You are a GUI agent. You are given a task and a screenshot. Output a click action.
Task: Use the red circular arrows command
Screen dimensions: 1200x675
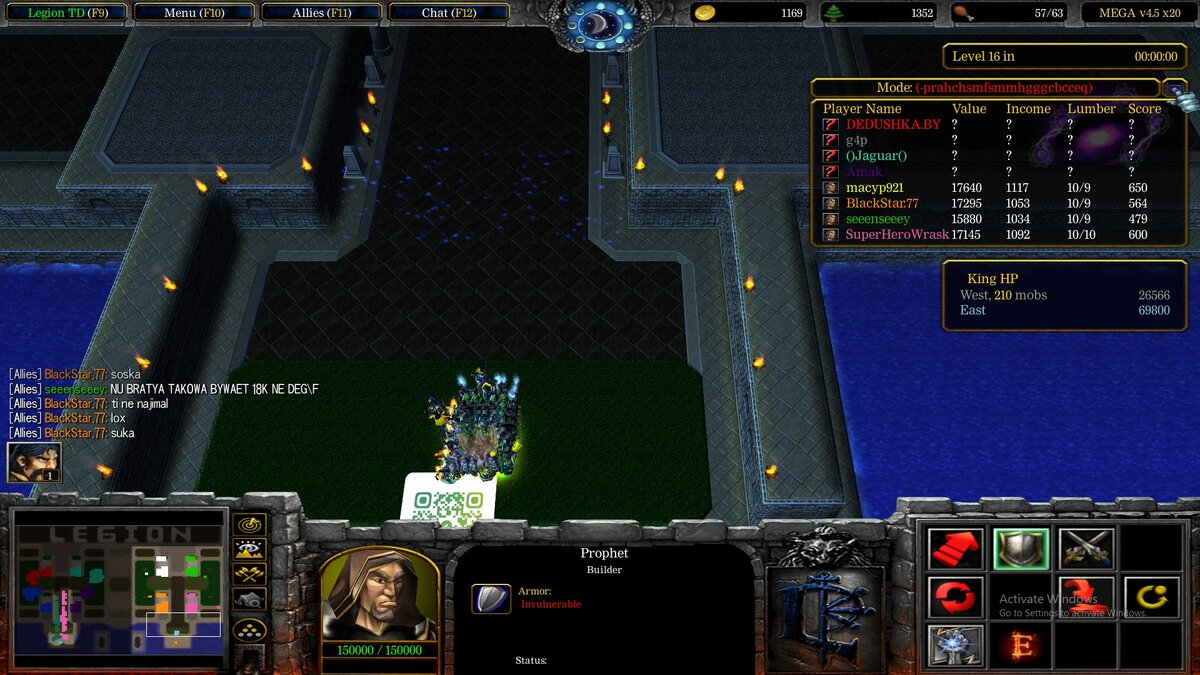[955, 597]
